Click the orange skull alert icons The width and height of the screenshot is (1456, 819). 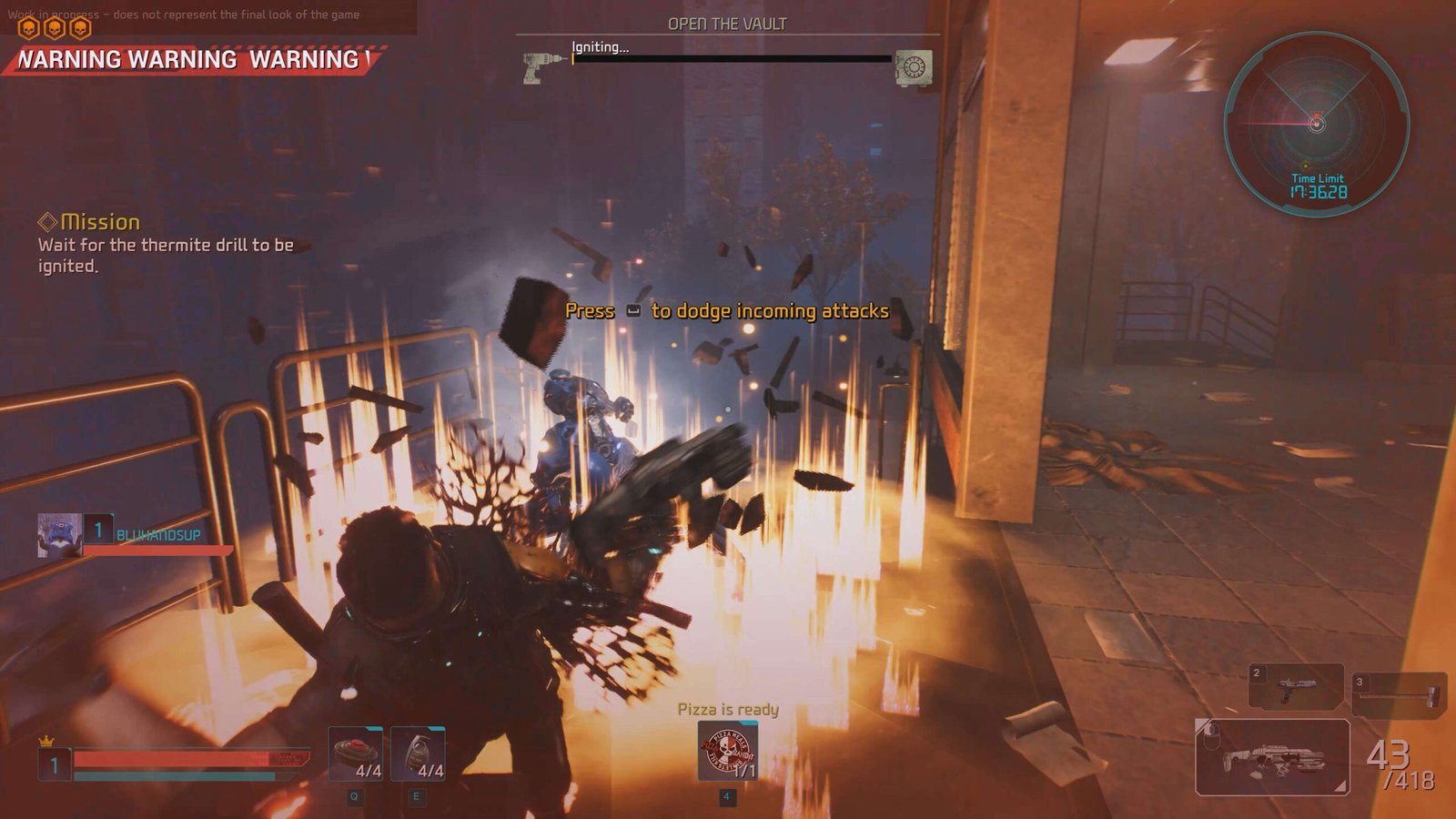(55, 29)
